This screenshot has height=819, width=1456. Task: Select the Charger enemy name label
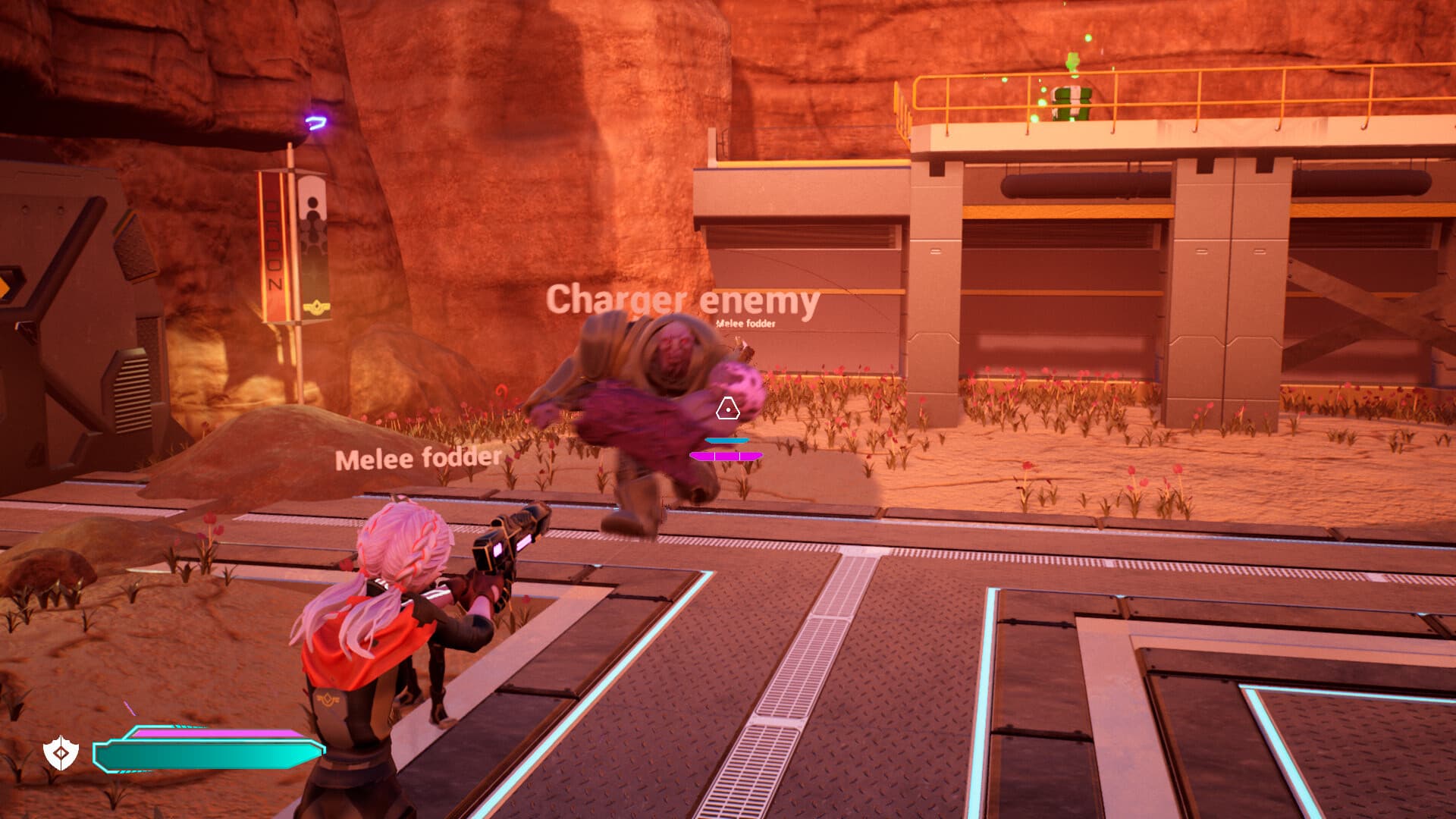(682, 300)
